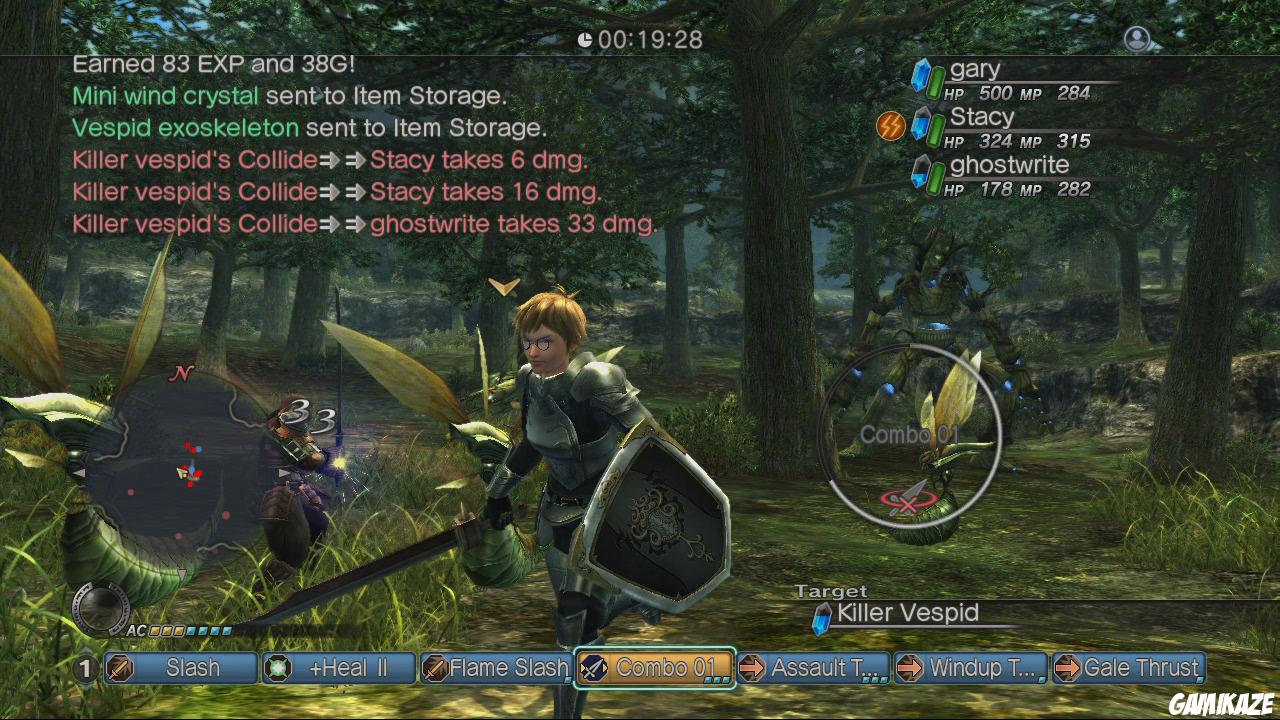The image size is (1280, 720).
Task: Expand the action palette slot 1 indicator
Action: click(x=85, y=668)
